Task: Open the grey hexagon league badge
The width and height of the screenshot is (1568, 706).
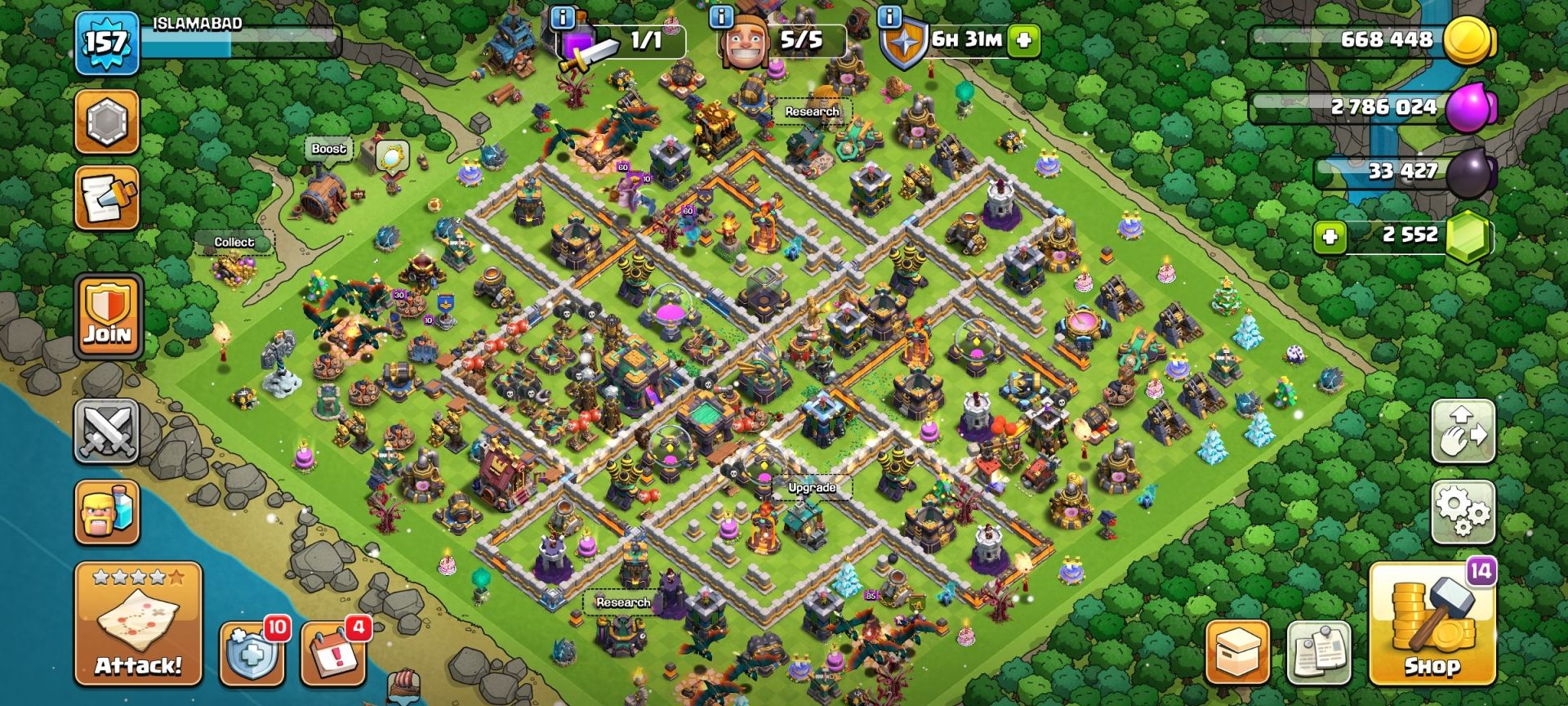Action: click(107, 123)
